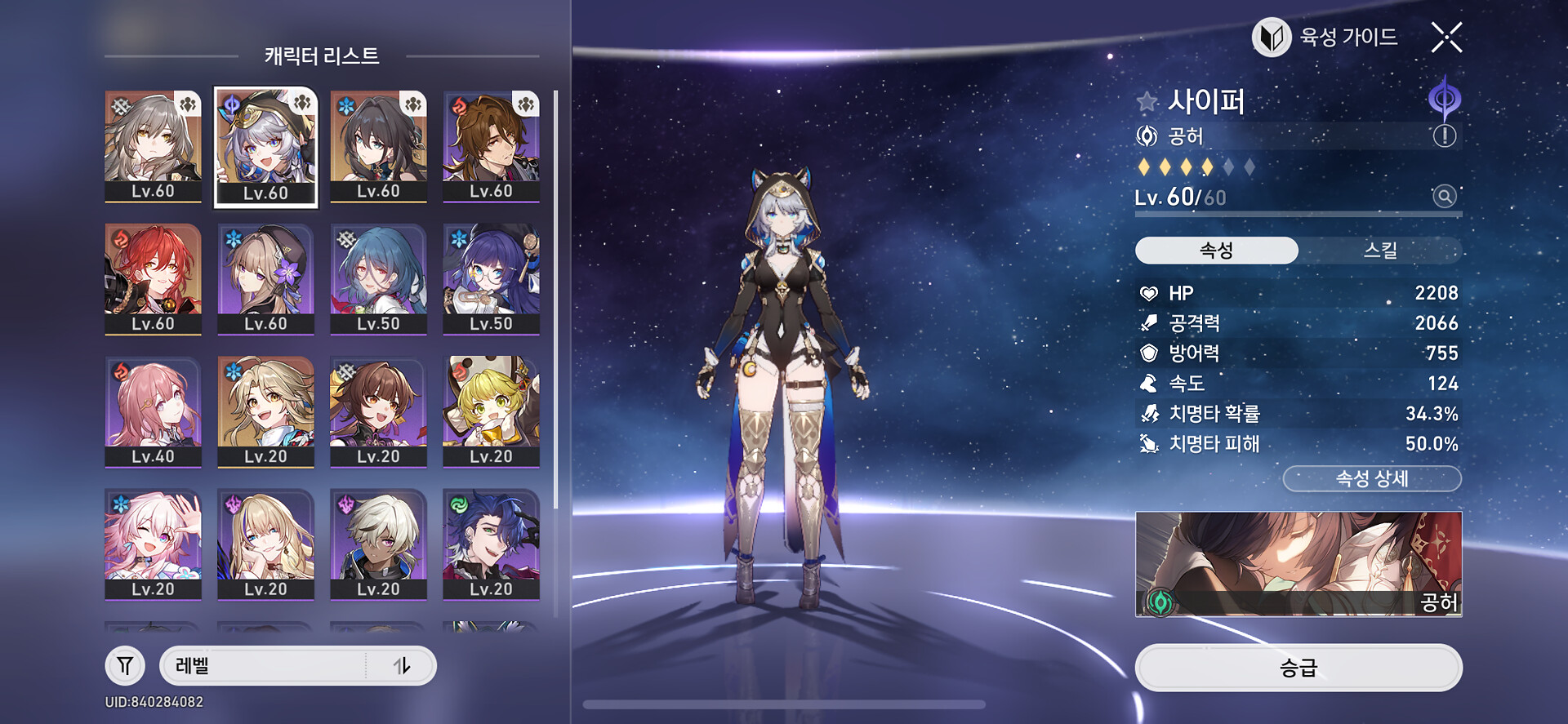Choose the brown-haired man Lv.60 portrait
The image size is (1568, 724).
click(491, 146)
